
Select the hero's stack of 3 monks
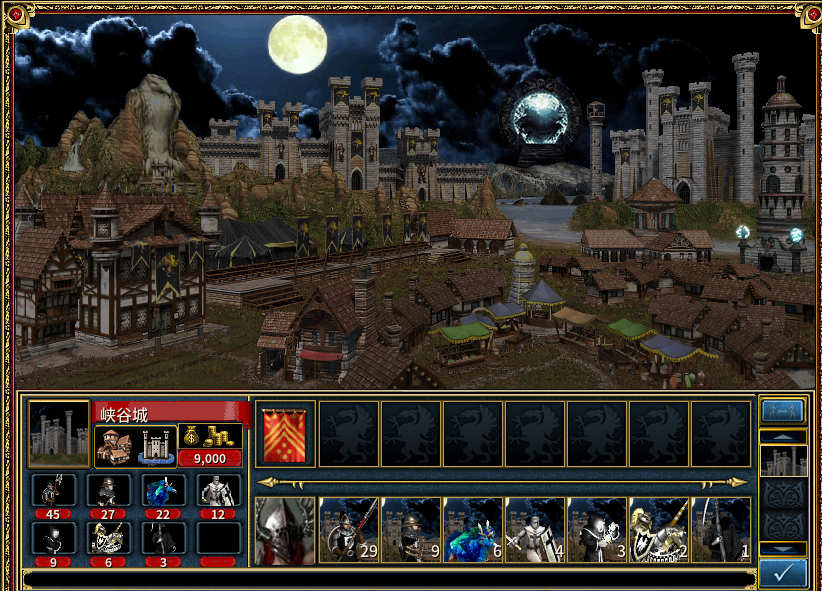pos(596,531)
